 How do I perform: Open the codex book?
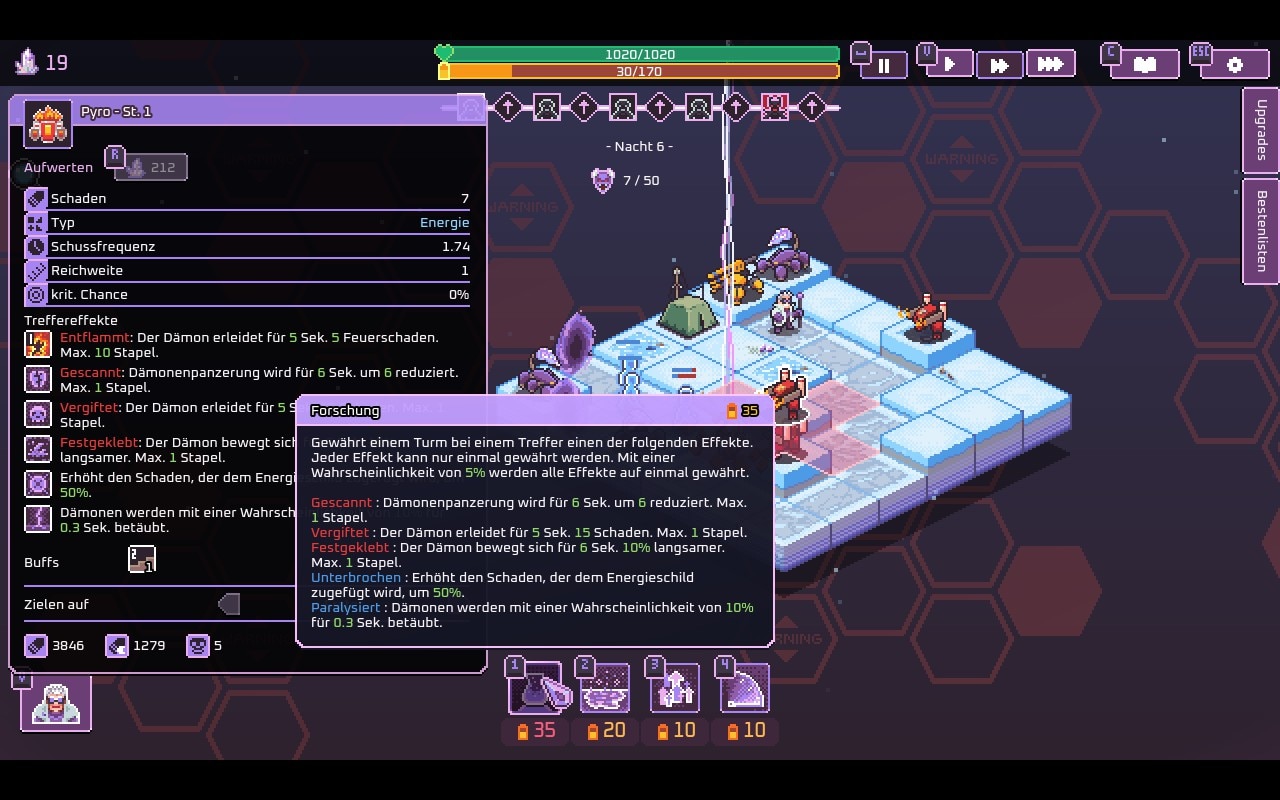[1144, 65]
